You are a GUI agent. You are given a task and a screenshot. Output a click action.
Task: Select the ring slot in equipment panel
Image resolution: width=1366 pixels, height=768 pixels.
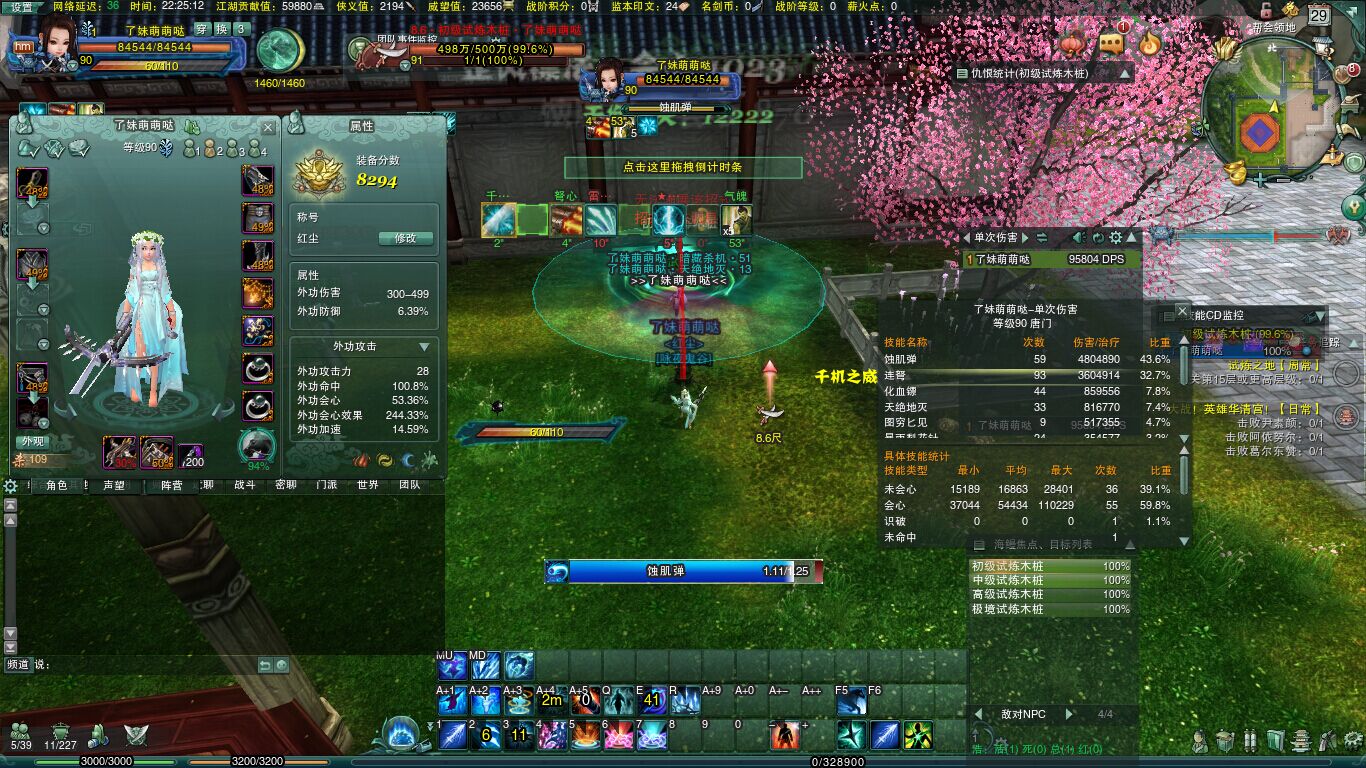(x=257, y=369)
